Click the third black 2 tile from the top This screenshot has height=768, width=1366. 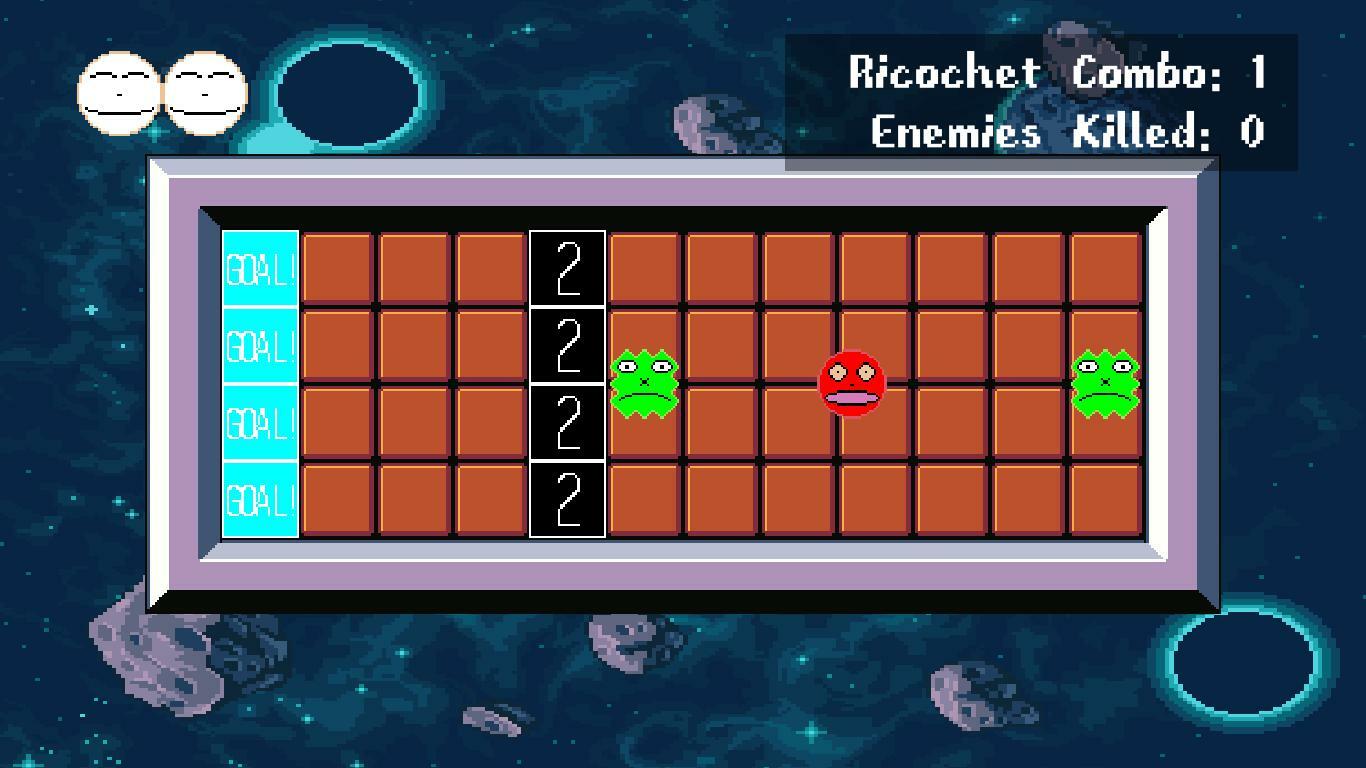tap(567, 420)
